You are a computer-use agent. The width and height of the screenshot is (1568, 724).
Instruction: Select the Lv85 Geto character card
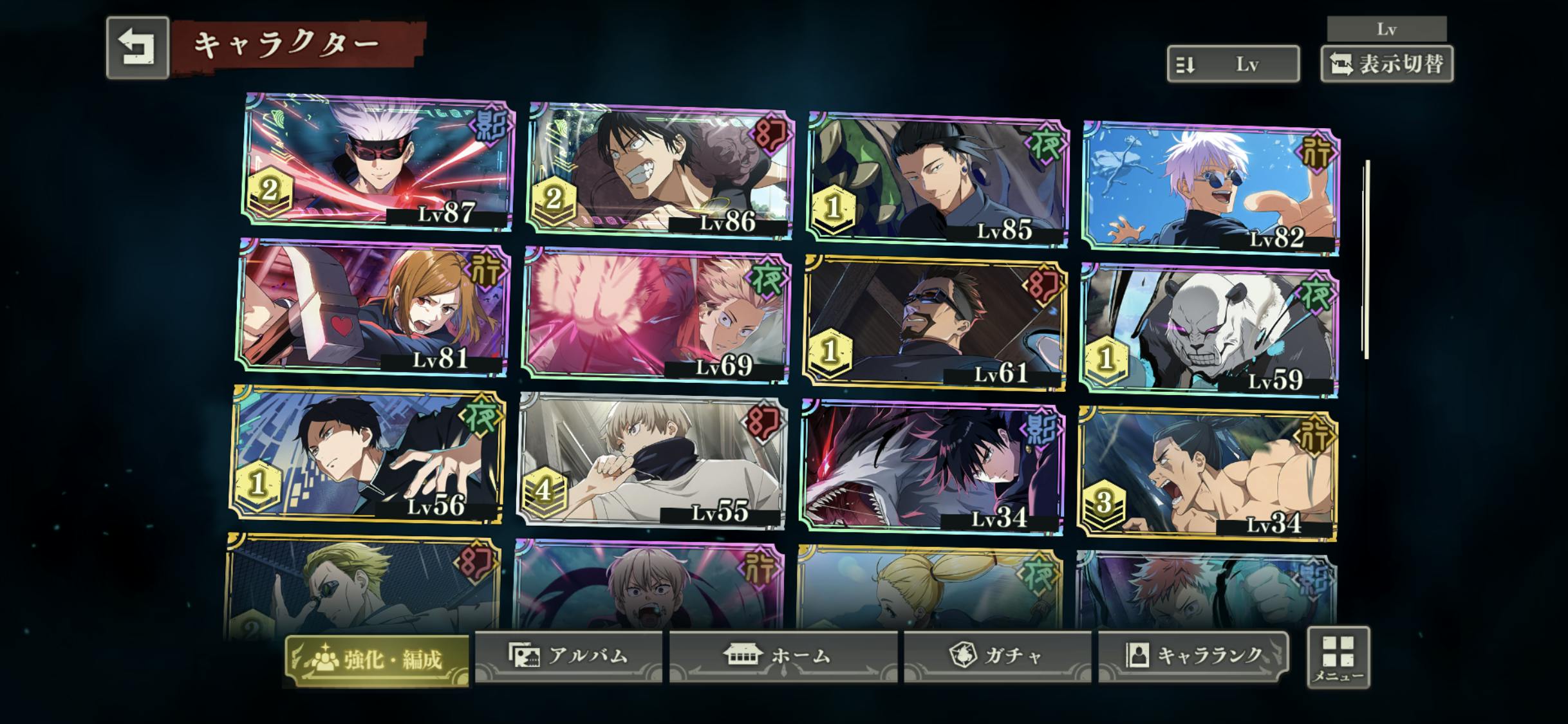(x=937, y=180)
